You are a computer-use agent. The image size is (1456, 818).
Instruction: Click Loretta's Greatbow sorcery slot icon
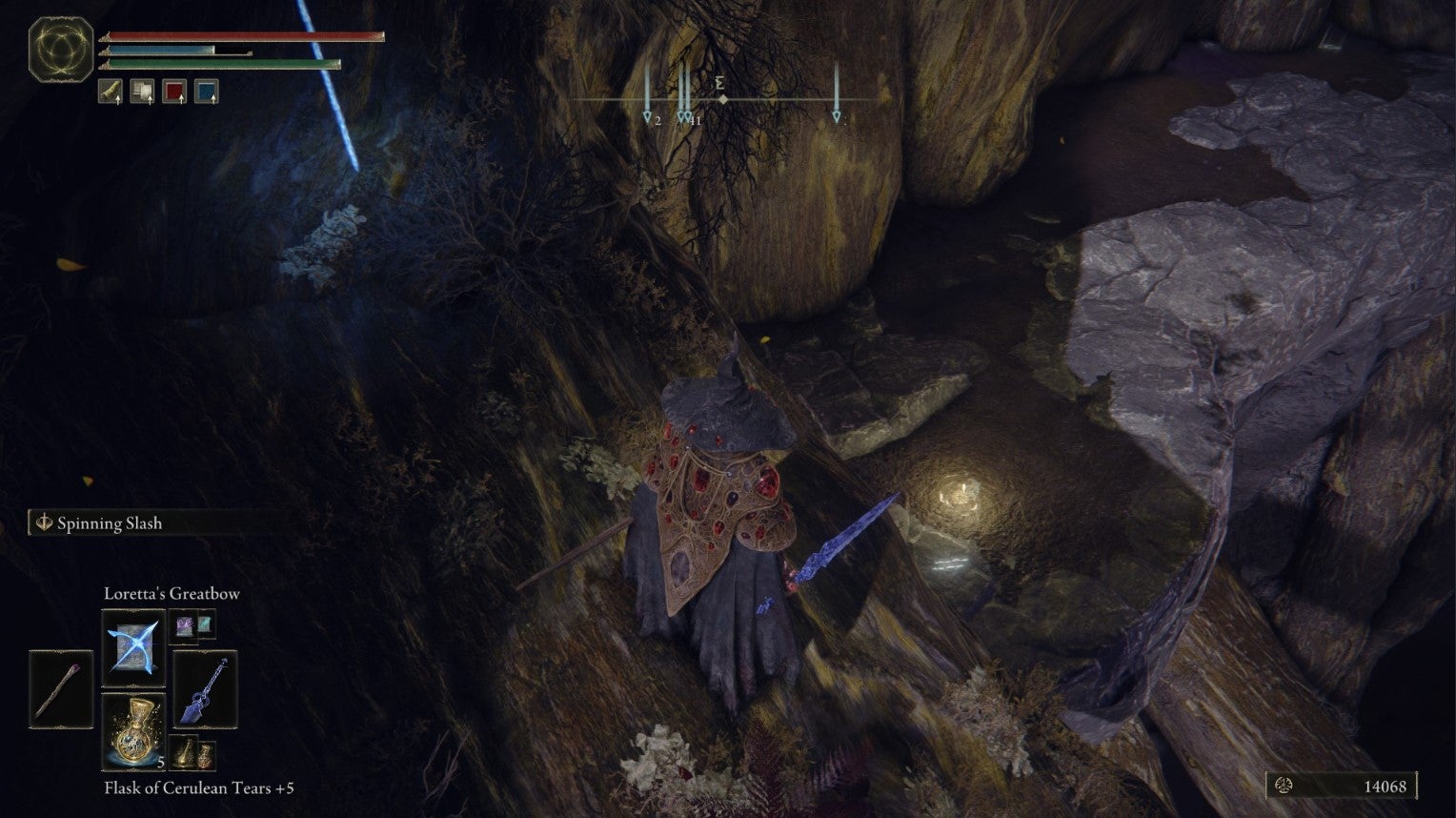point(133,646)
